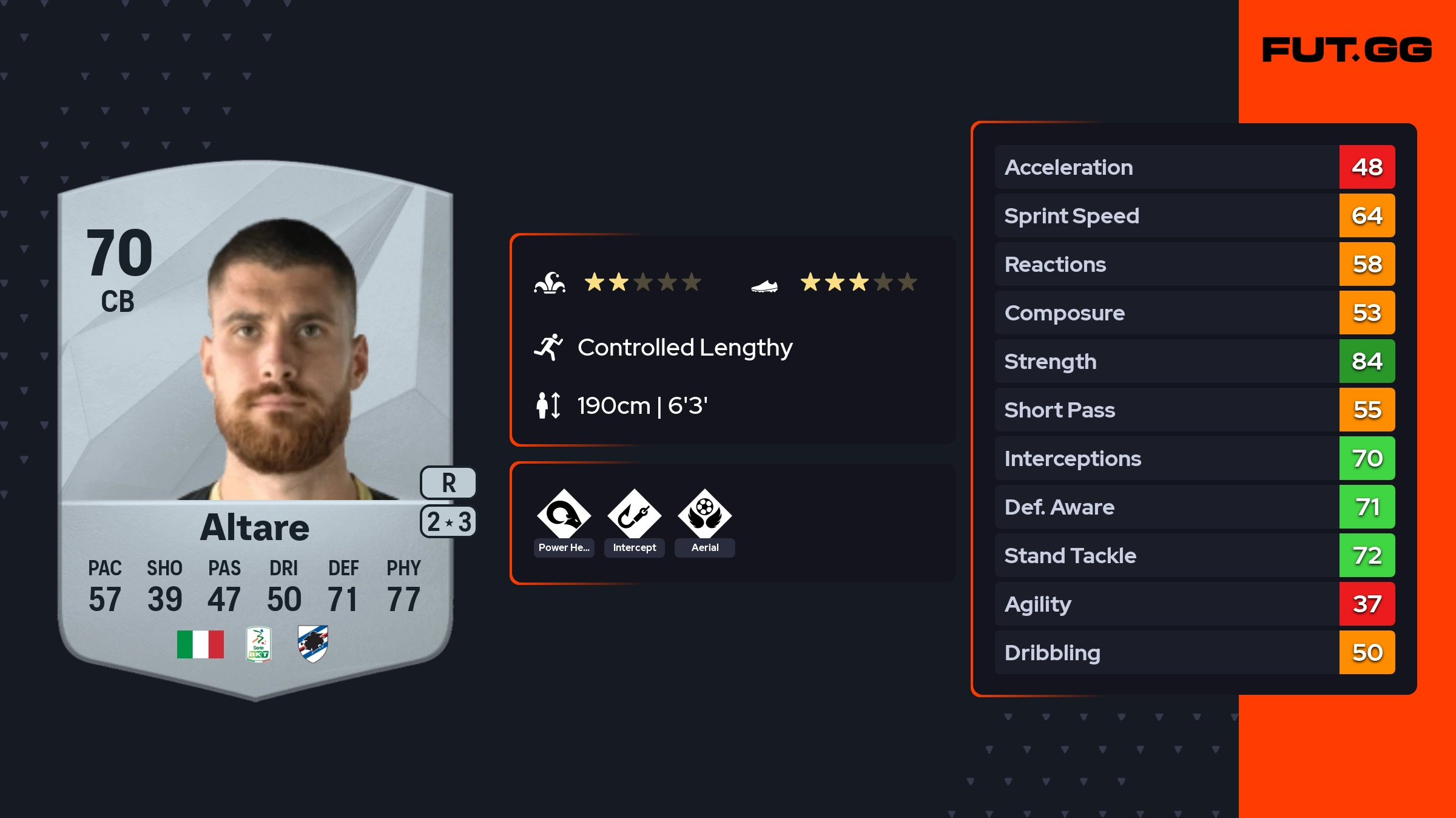Choose the Strength stat row
The image size is (1456, 818).
click(x=1194, y=361)
